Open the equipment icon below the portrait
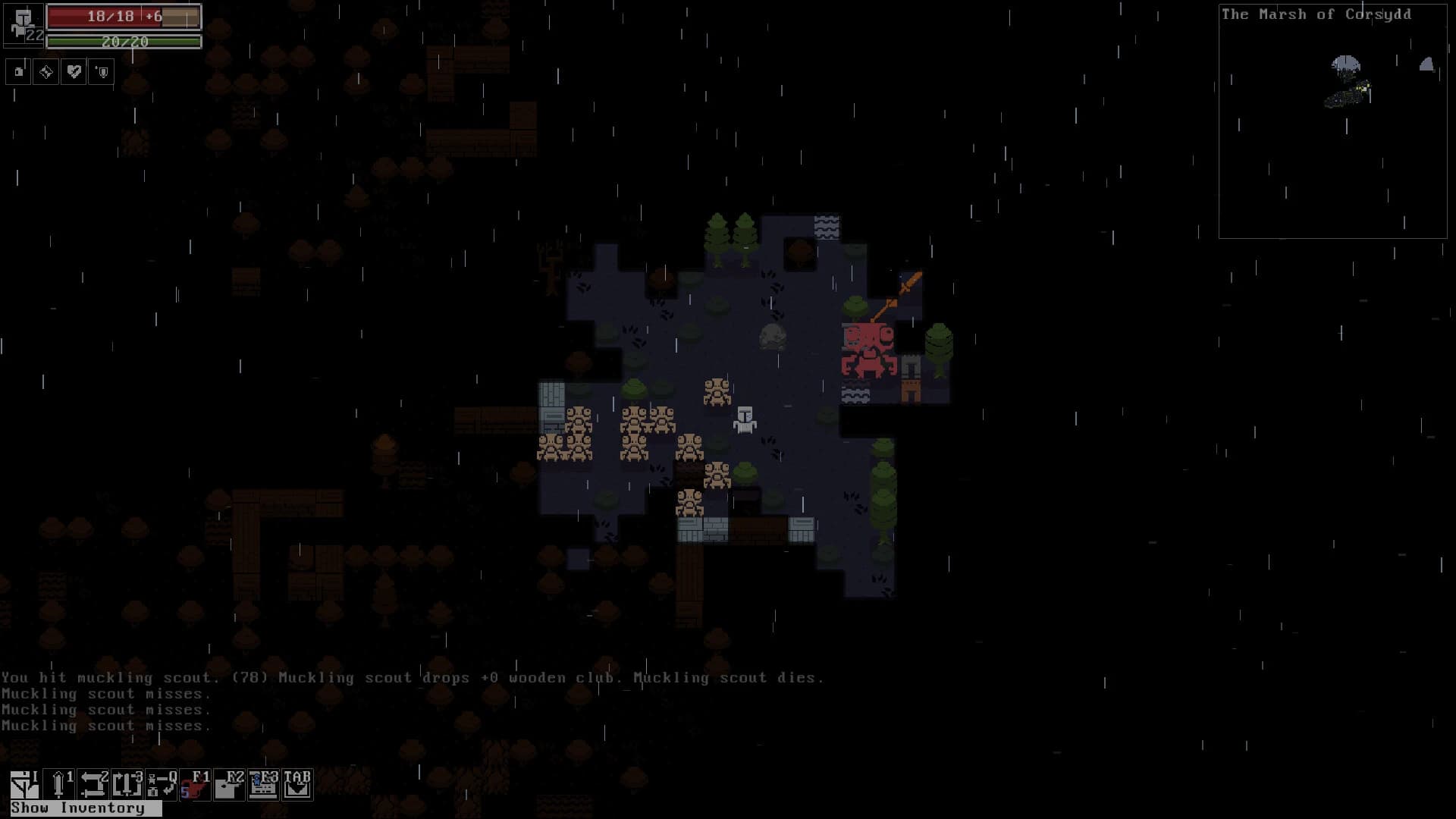 tap(18, 72)
